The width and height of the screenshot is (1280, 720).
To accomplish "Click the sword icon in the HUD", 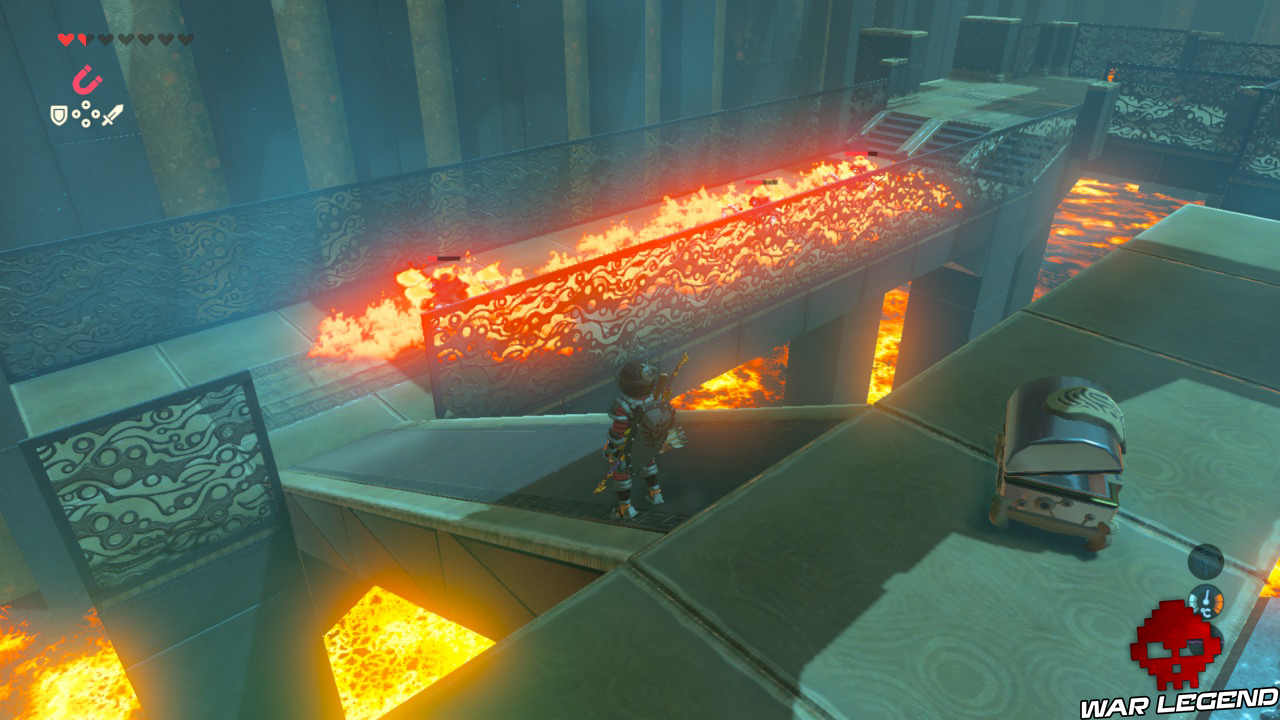I will click(112, 112).
